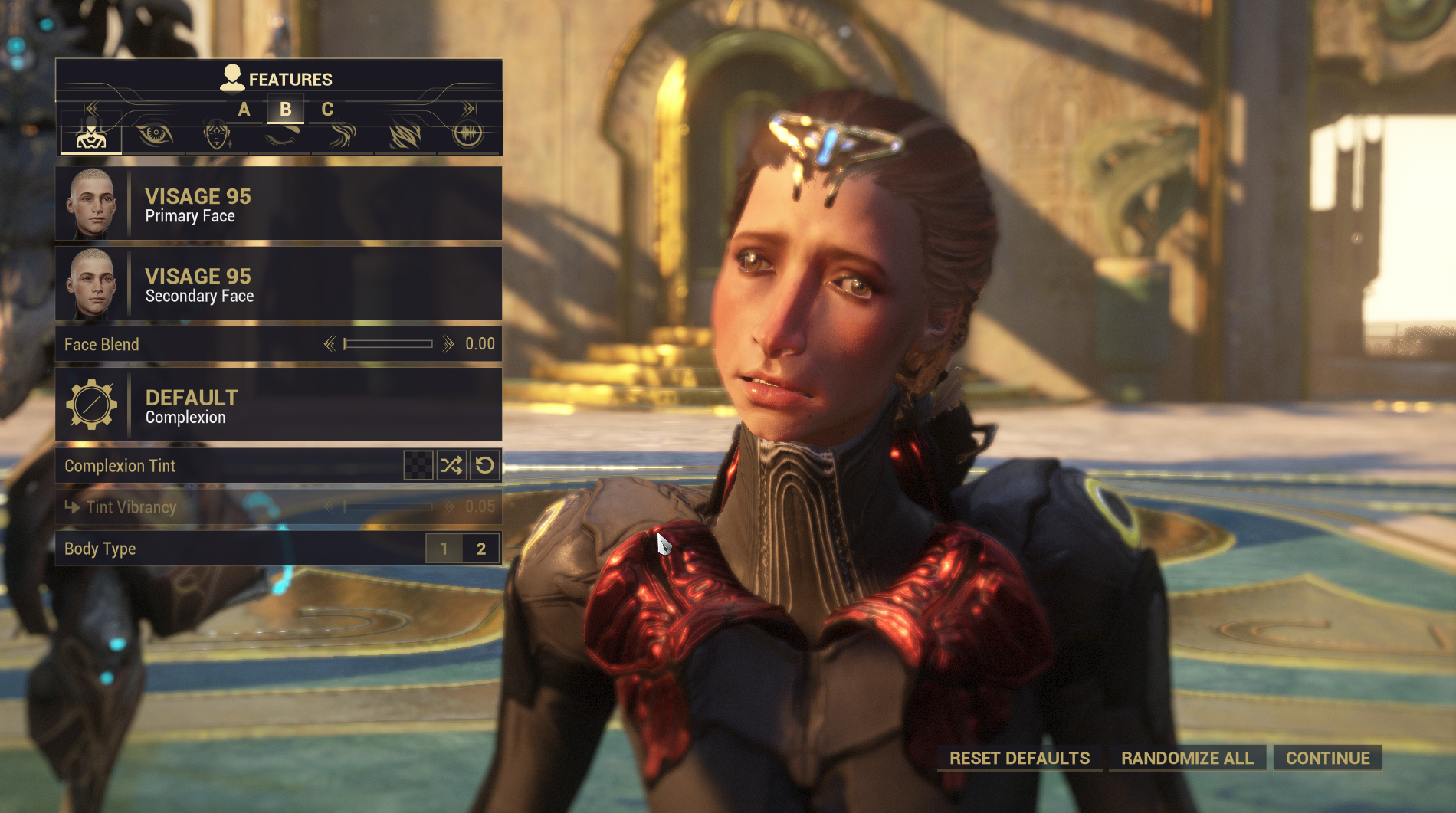This screenshot has width=1456, height=813.
Task: Continue to the next step
Action: point(1327,758)
